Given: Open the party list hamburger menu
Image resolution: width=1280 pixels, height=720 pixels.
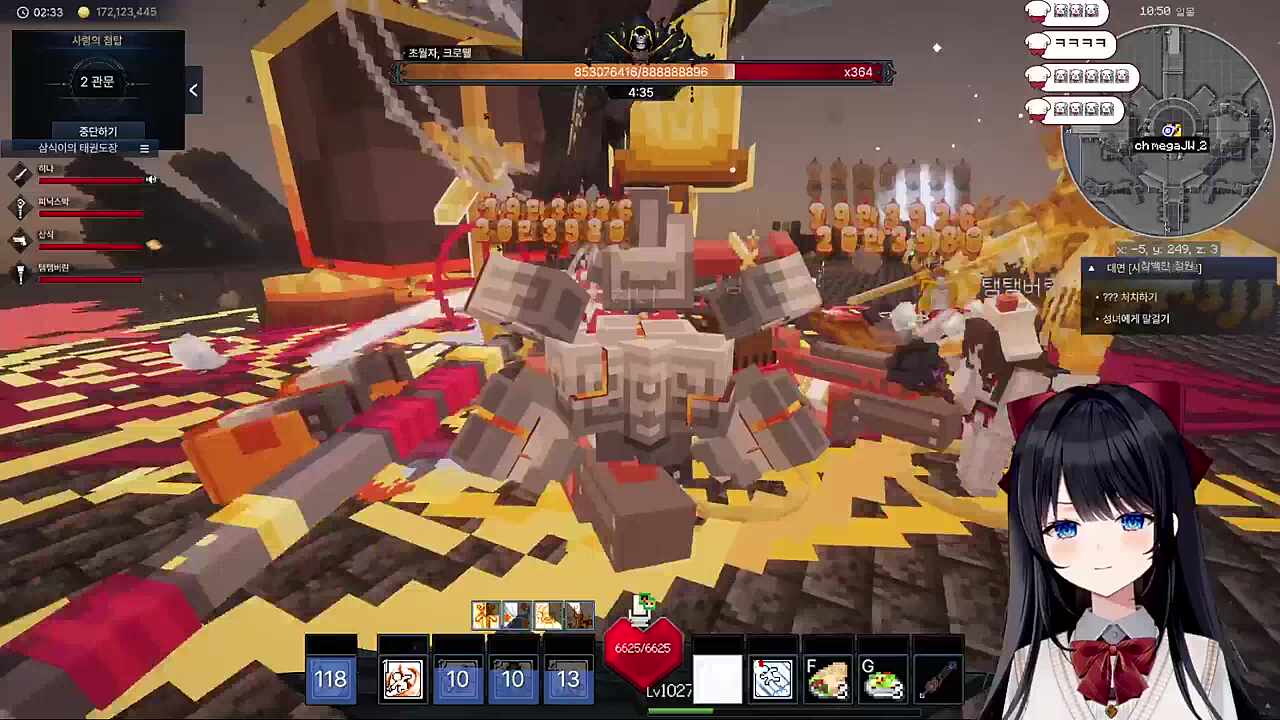Looking at the screenshot, I should [x=144, y=148].
